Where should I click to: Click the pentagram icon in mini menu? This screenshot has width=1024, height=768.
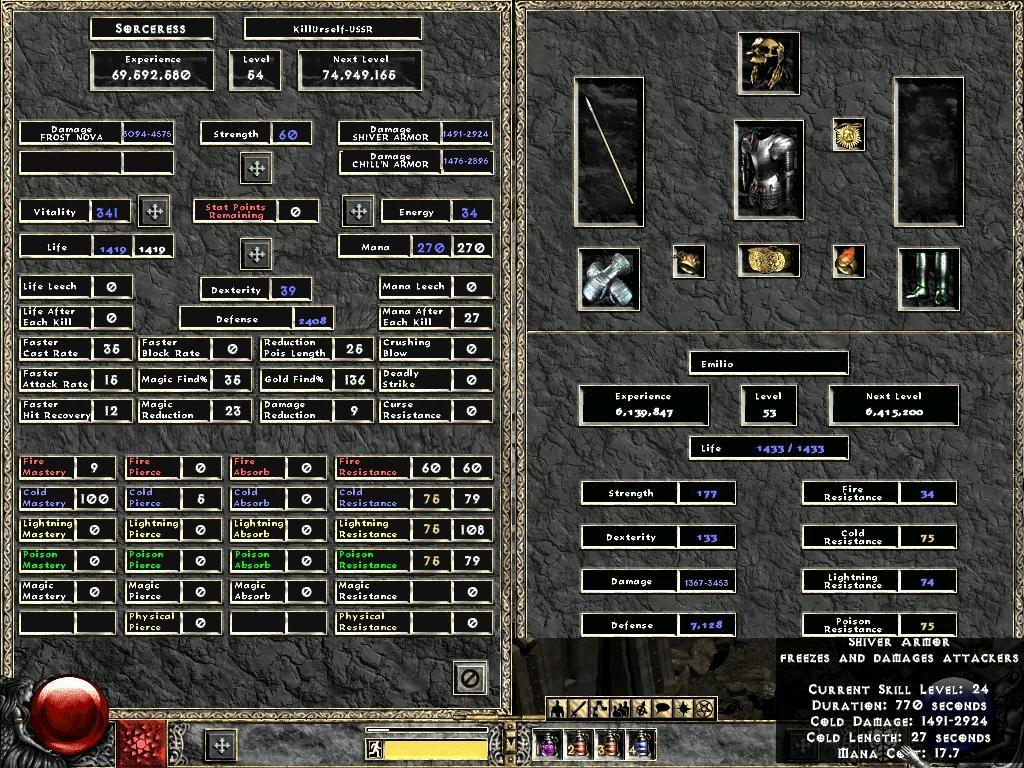click(x=704, y=709)
